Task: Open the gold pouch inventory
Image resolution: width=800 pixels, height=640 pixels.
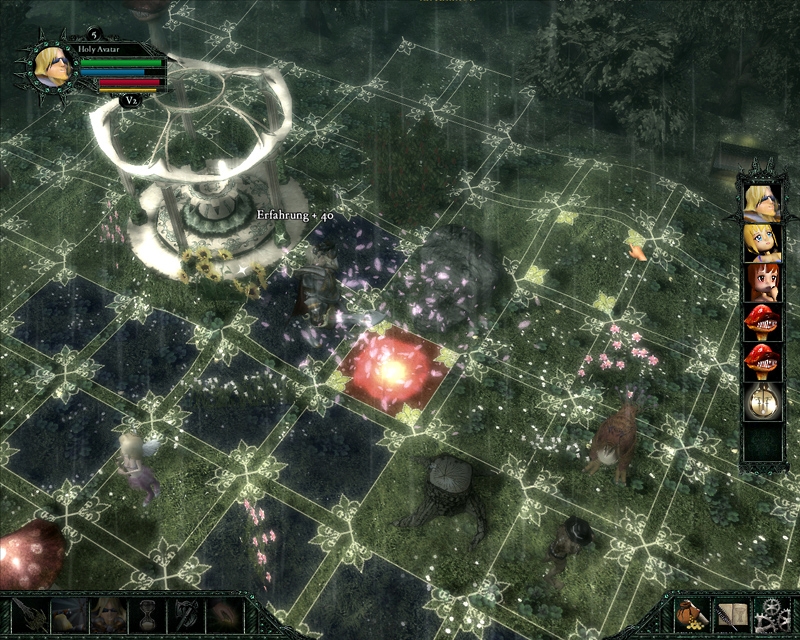Action: [692, 615]
